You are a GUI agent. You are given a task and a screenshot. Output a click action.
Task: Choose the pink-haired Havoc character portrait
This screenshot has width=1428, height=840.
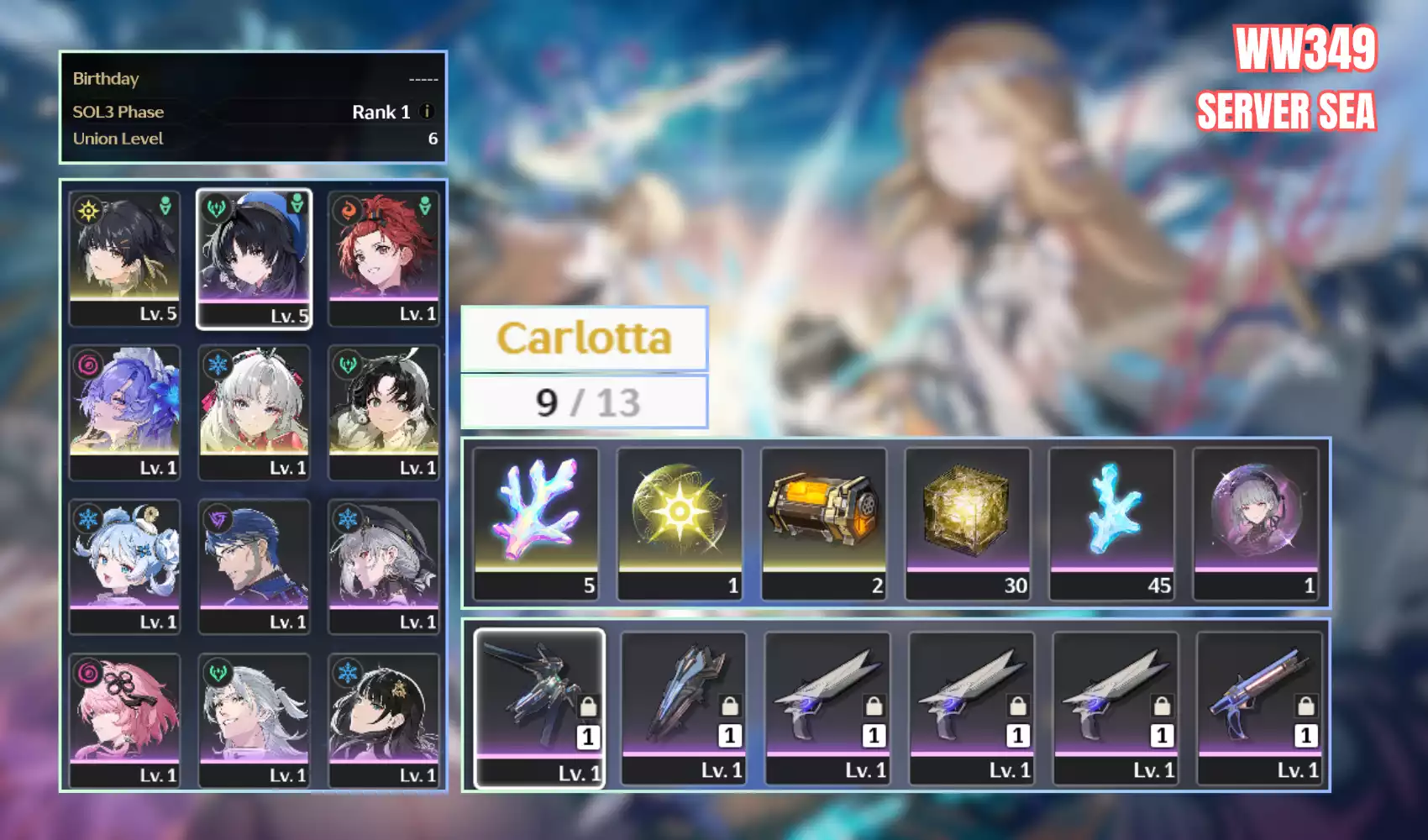click(x=124, y=719)
